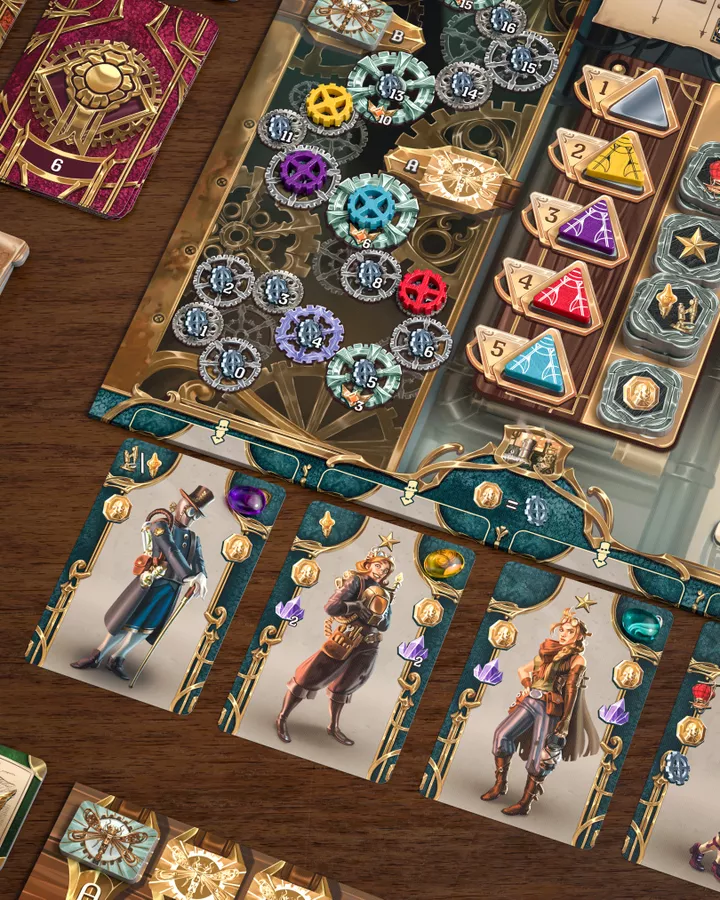Select the gear space numbered 0

point(229,365)
